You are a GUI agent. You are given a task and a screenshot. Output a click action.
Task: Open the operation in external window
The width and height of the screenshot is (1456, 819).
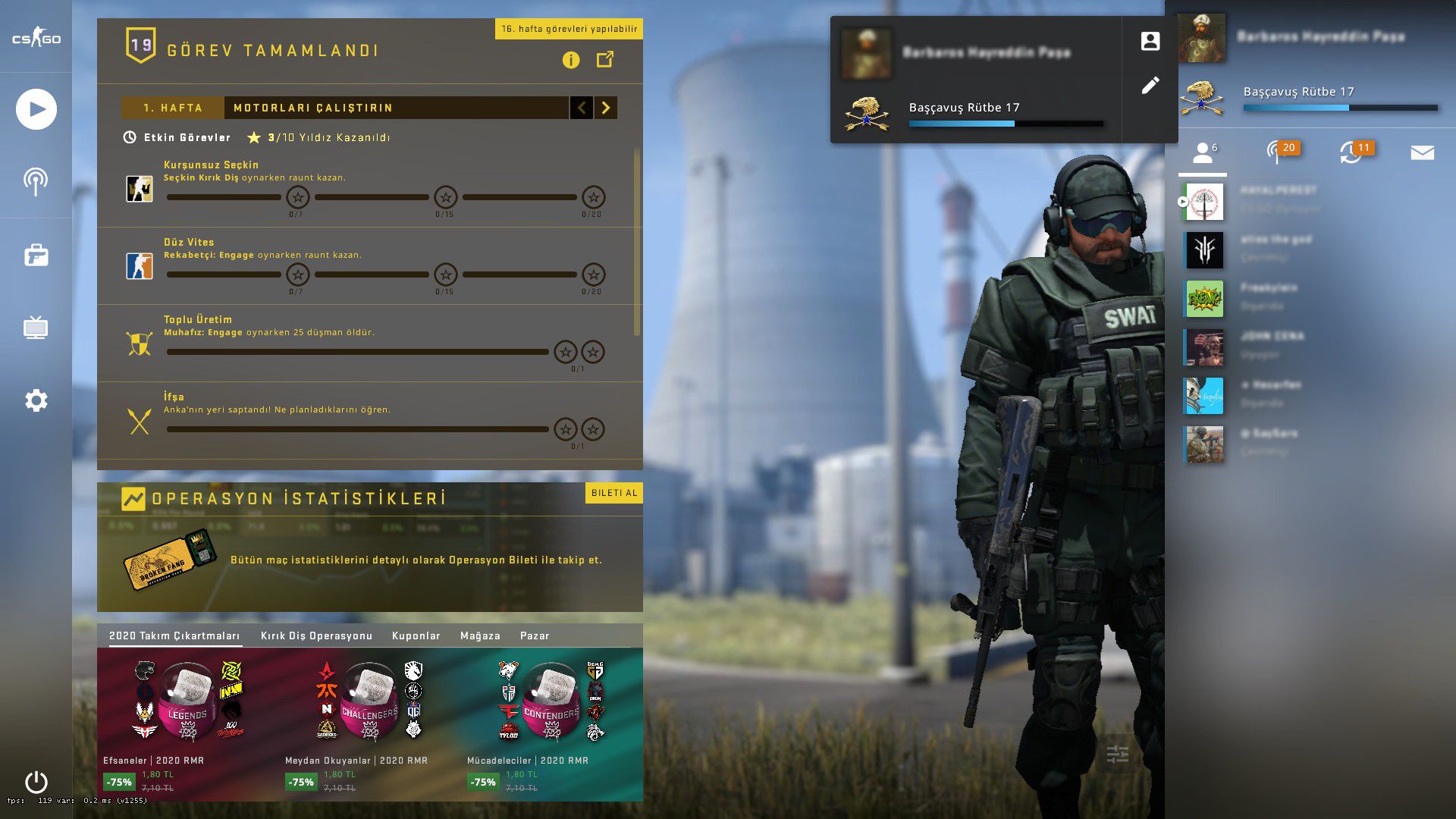click(605, 59)
